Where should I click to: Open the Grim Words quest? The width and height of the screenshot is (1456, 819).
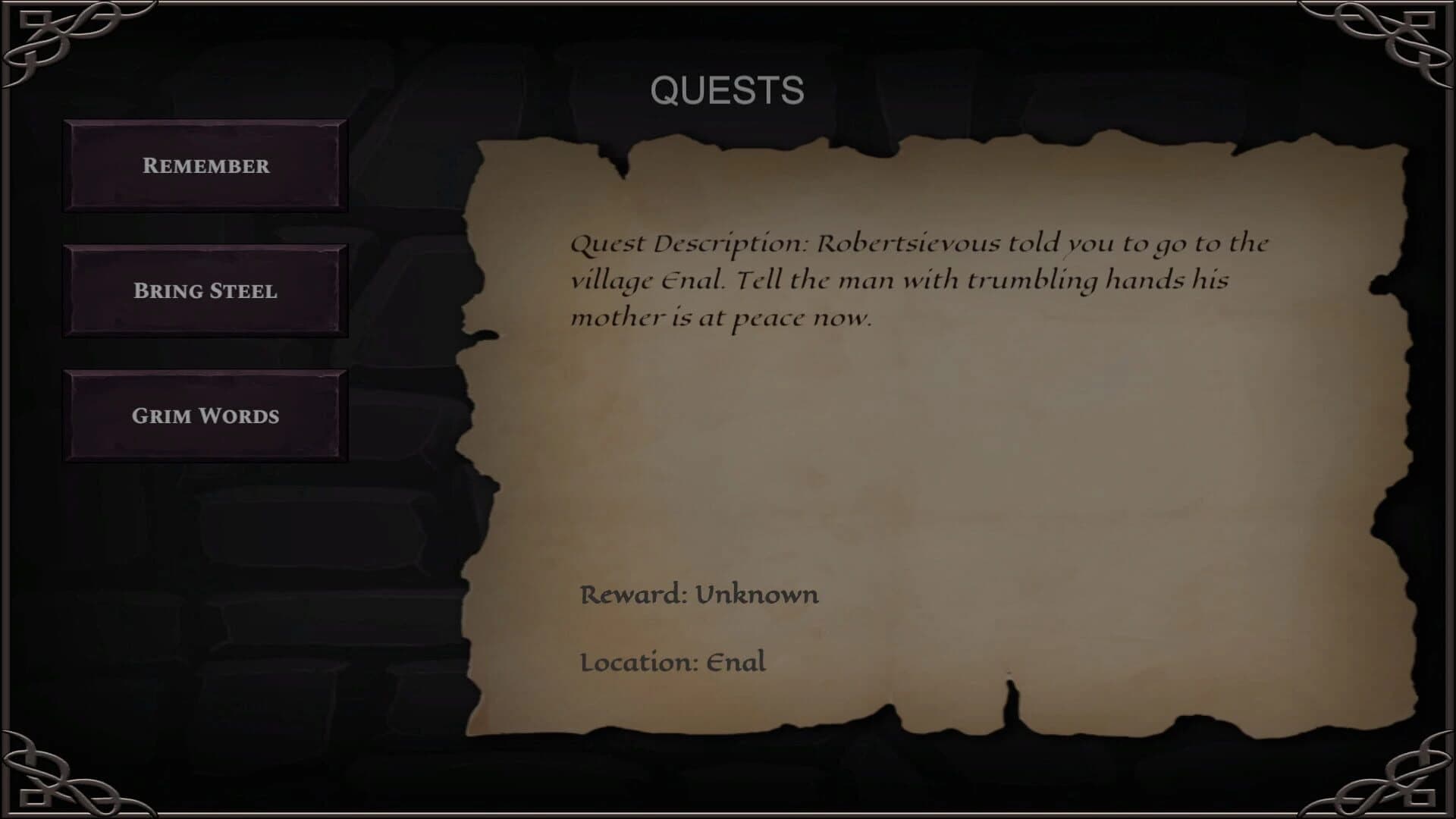205,416
